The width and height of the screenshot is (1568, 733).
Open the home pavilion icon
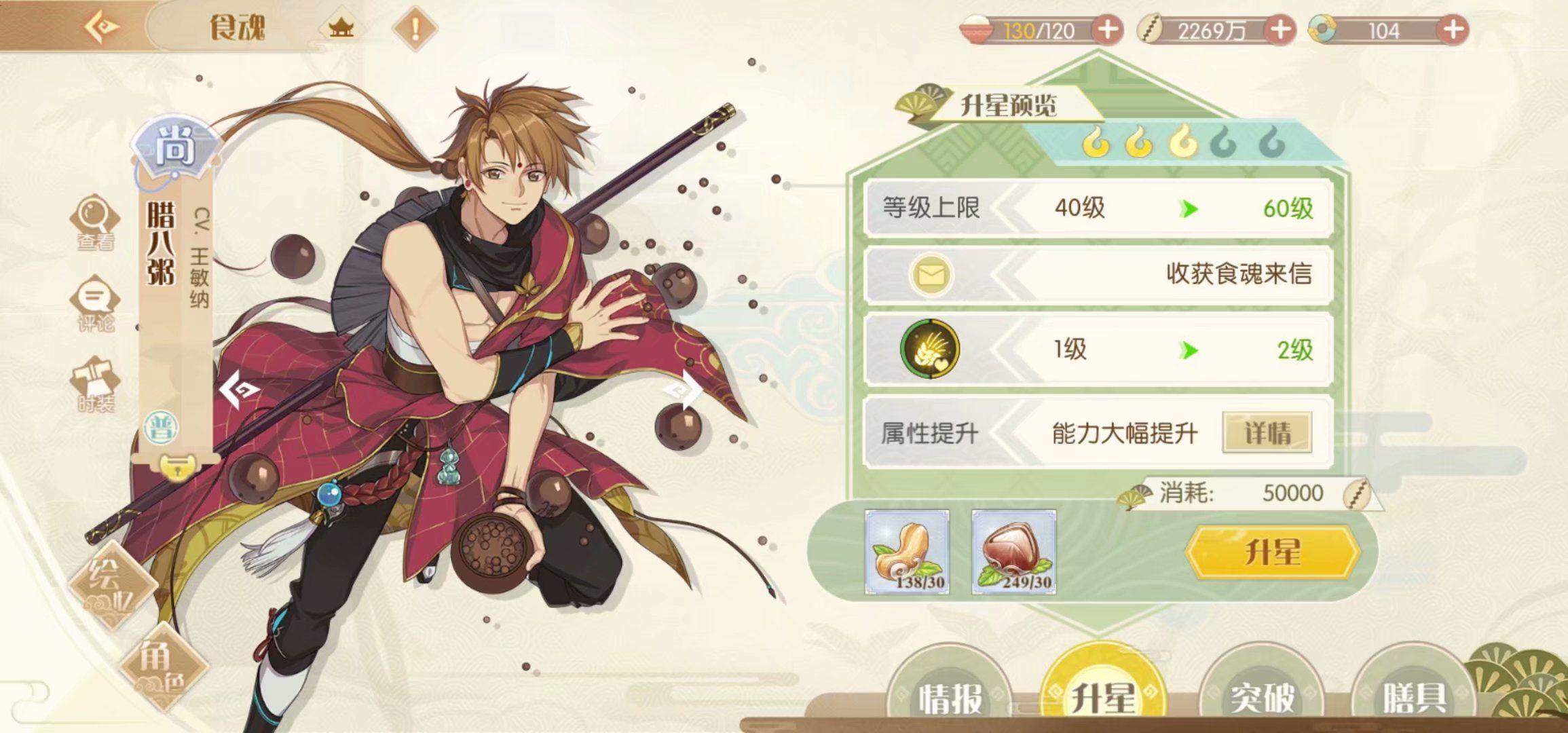[341, 29]
